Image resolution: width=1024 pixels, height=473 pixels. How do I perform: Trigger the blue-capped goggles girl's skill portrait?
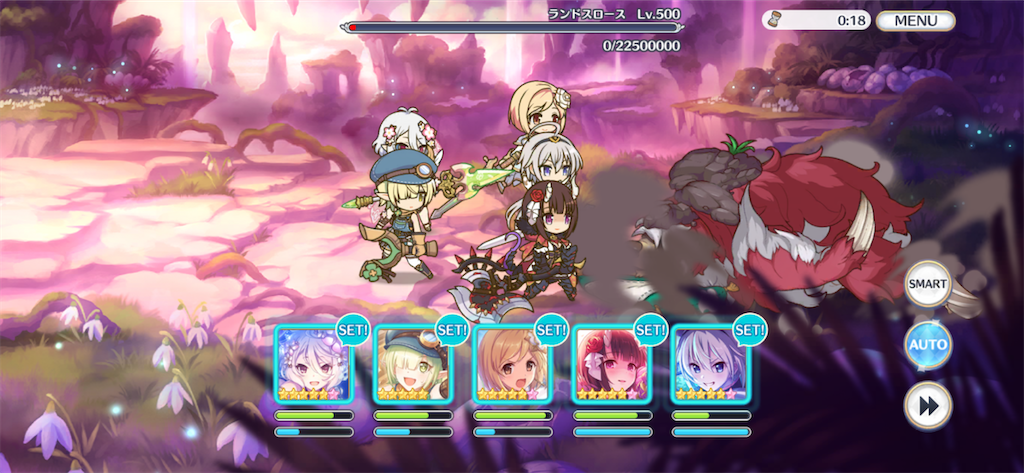(x=413, y=364)
